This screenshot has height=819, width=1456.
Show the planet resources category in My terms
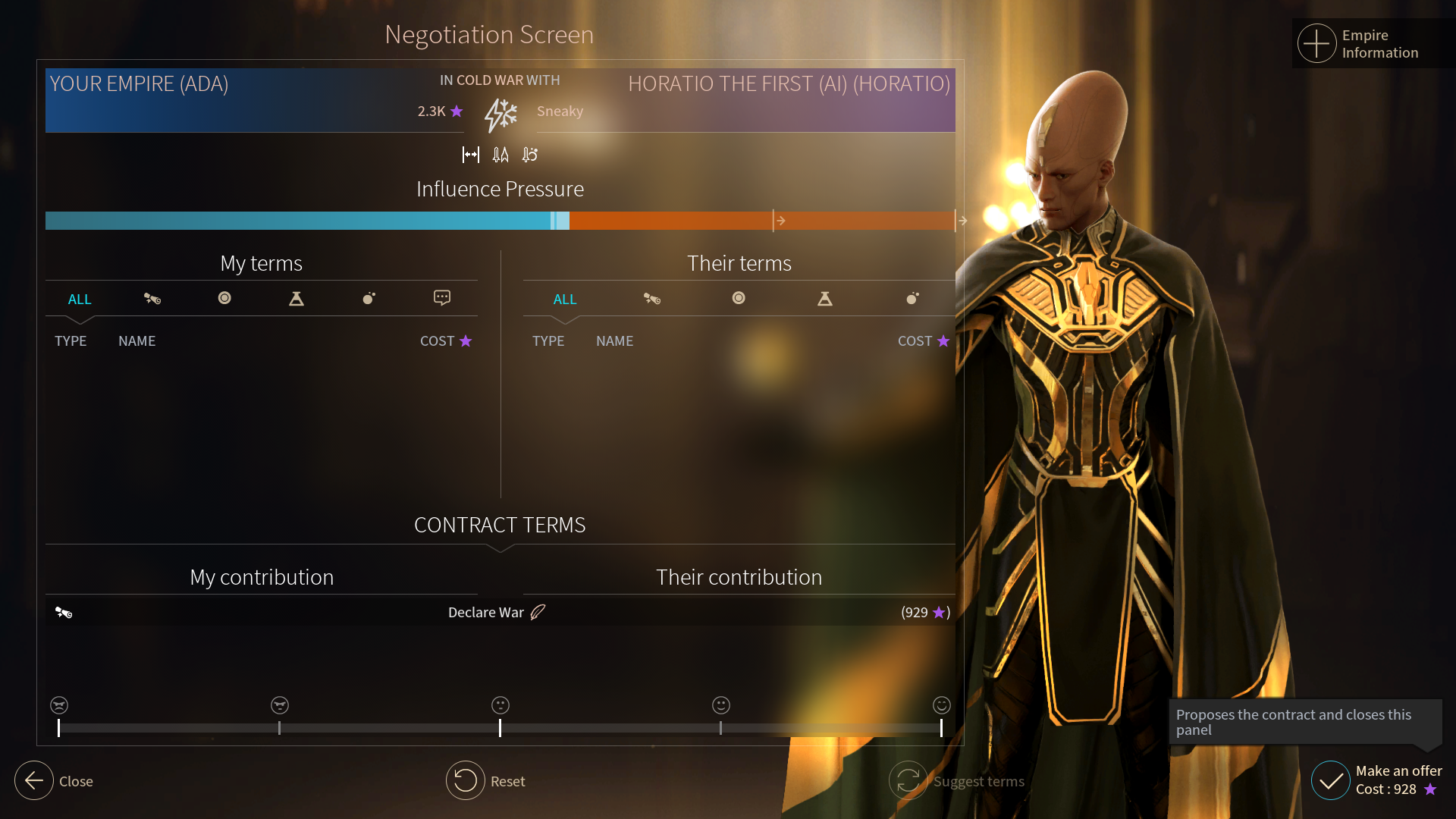[369, 298]
